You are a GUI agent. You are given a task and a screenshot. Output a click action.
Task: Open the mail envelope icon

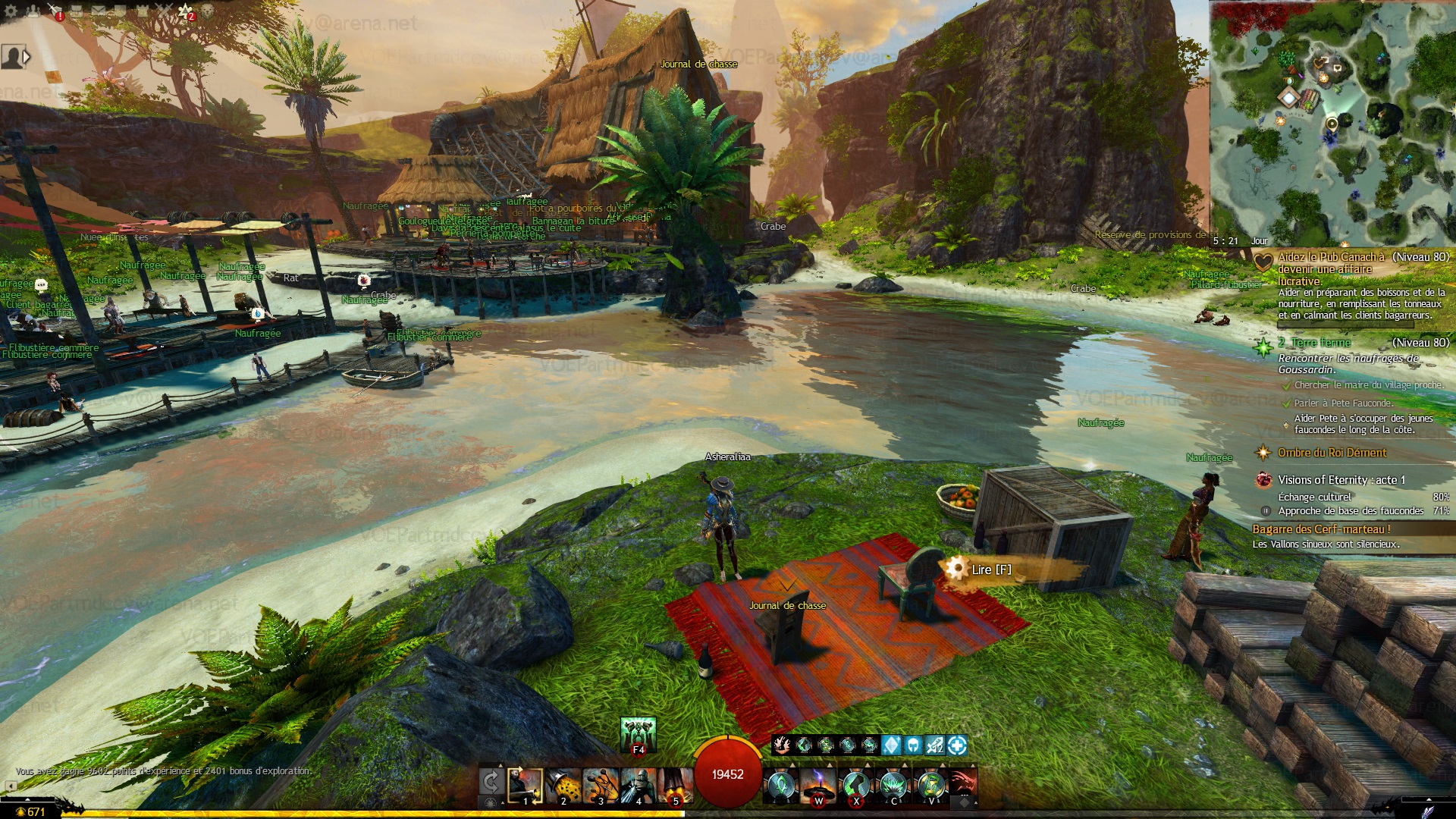[99, 11]
